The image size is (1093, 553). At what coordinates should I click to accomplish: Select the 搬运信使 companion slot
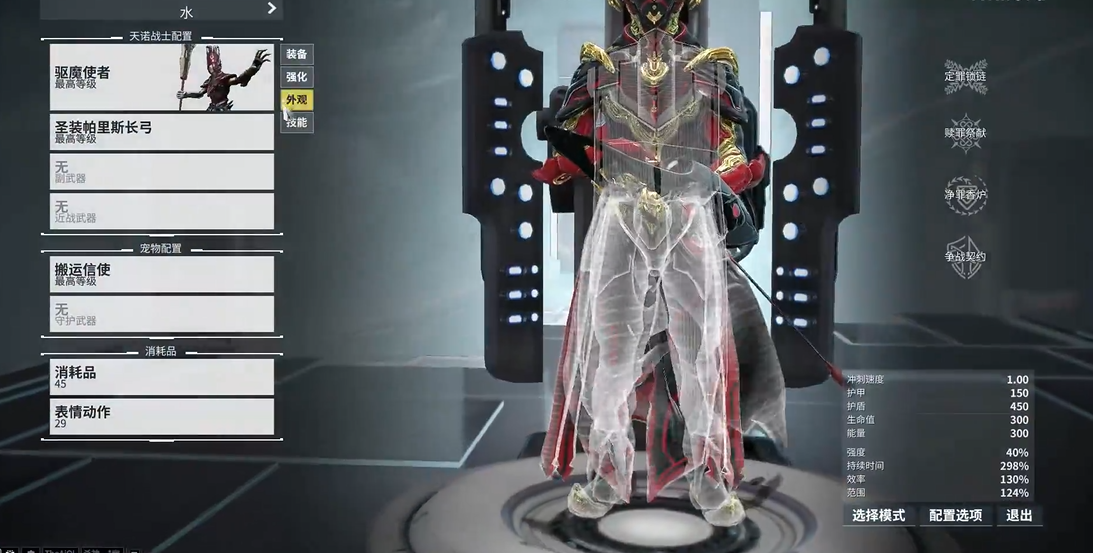pos(161,274)
